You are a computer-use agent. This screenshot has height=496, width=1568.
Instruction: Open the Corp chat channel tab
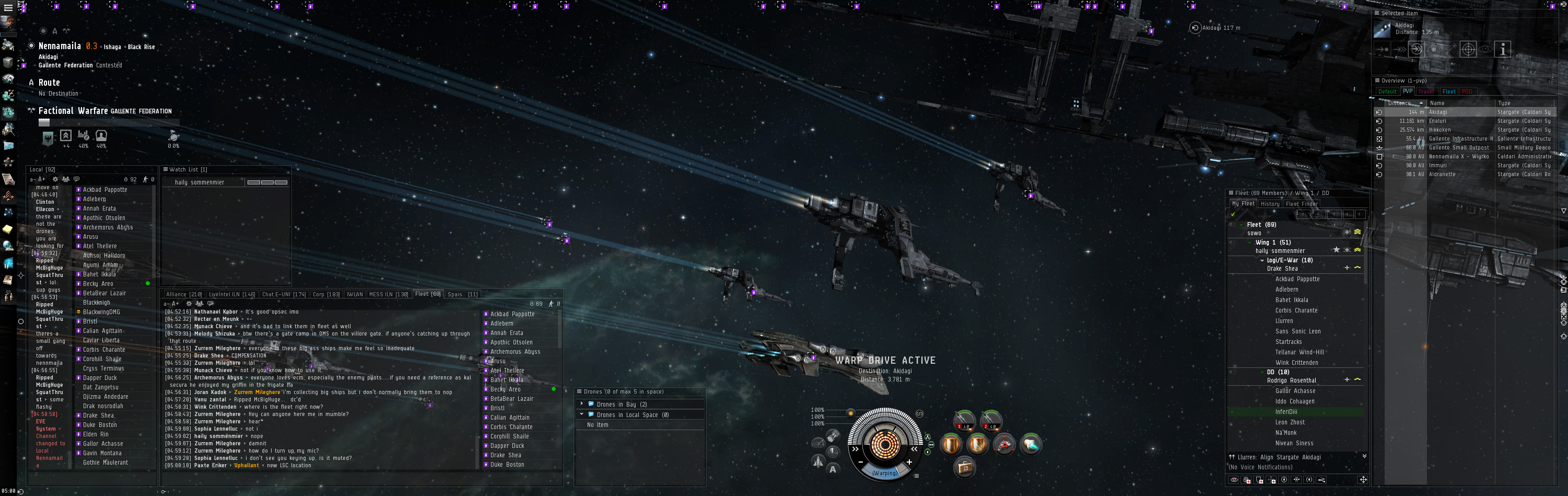tap(325, 294)
